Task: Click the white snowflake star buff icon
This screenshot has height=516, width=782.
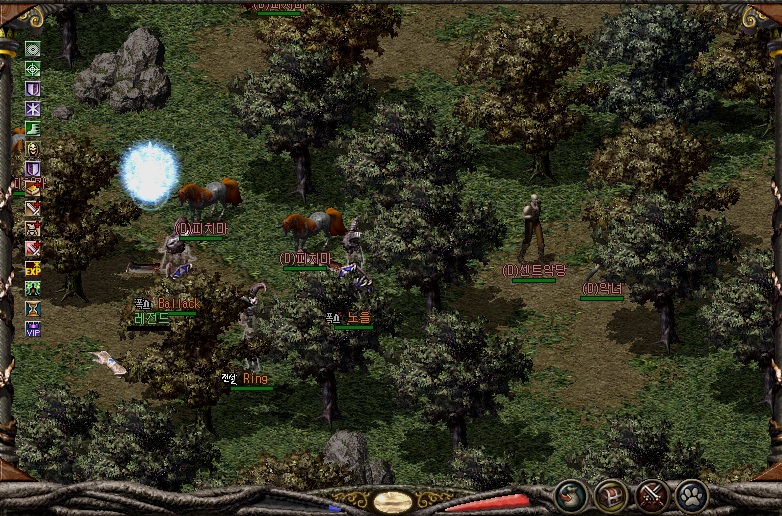Action: pos(33,108)
